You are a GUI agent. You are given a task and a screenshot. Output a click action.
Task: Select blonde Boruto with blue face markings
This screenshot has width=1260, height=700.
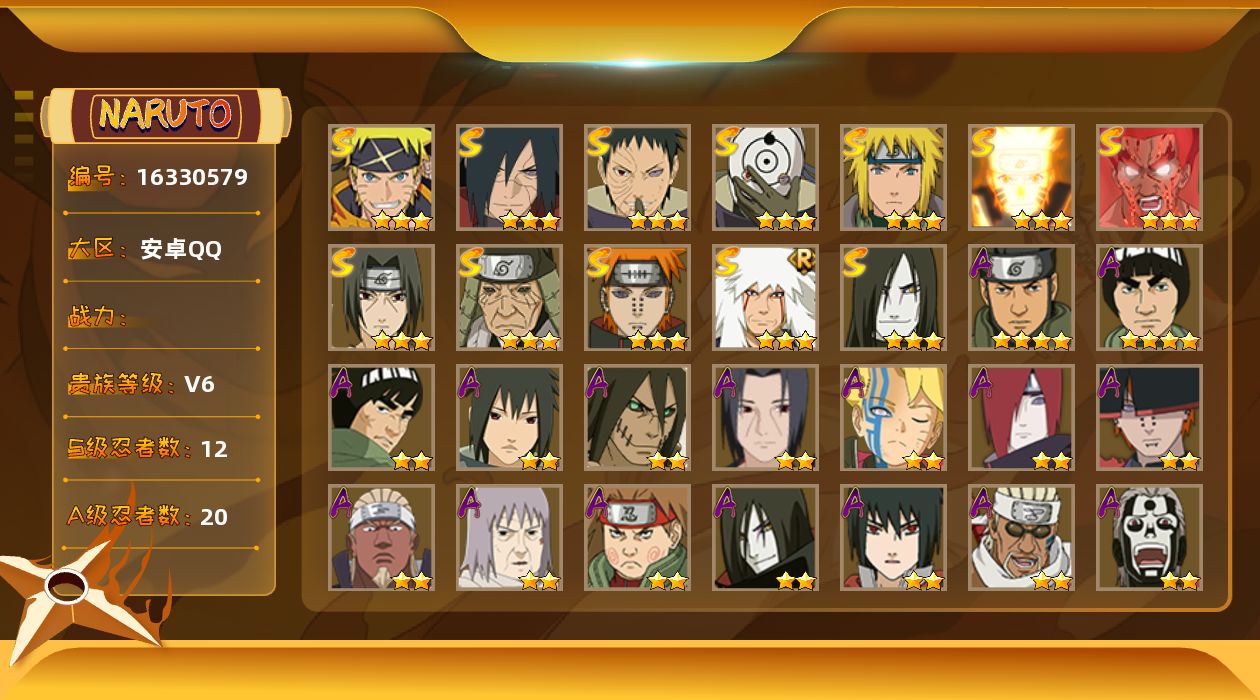coord(893,417)
